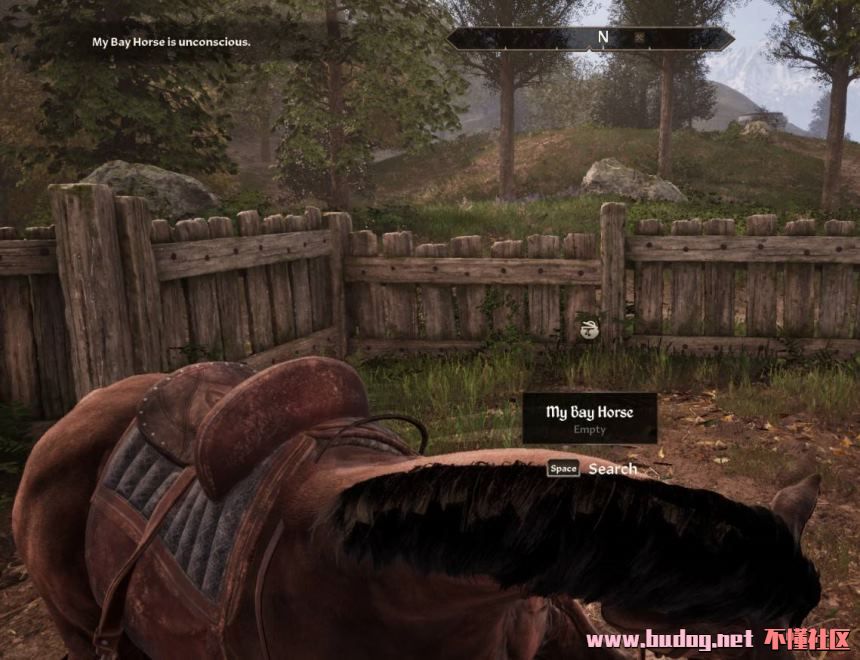
Task: Open the www.budog.net watermark link
Action: 668,639
